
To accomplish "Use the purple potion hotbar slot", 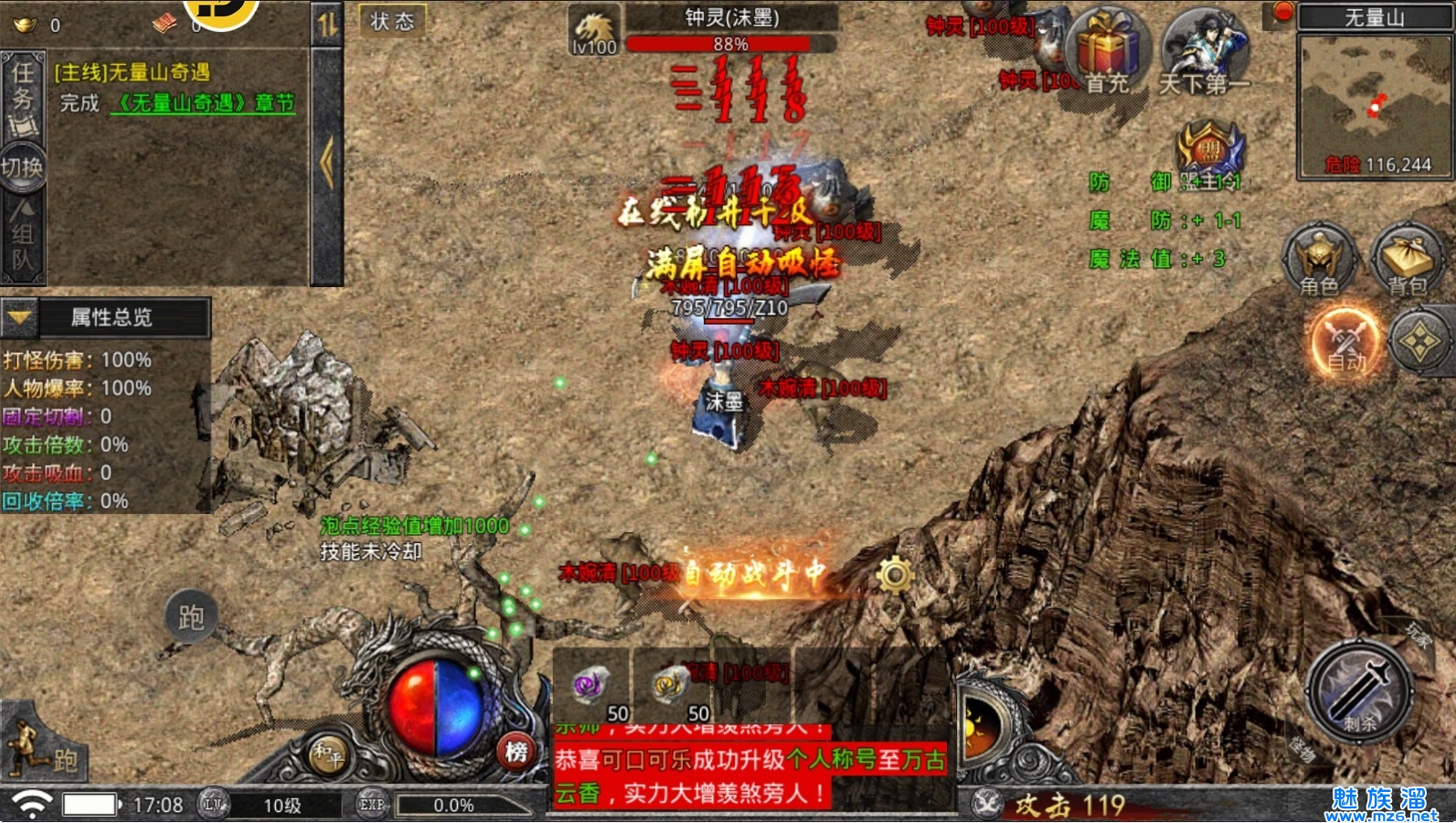I will 591,686.
